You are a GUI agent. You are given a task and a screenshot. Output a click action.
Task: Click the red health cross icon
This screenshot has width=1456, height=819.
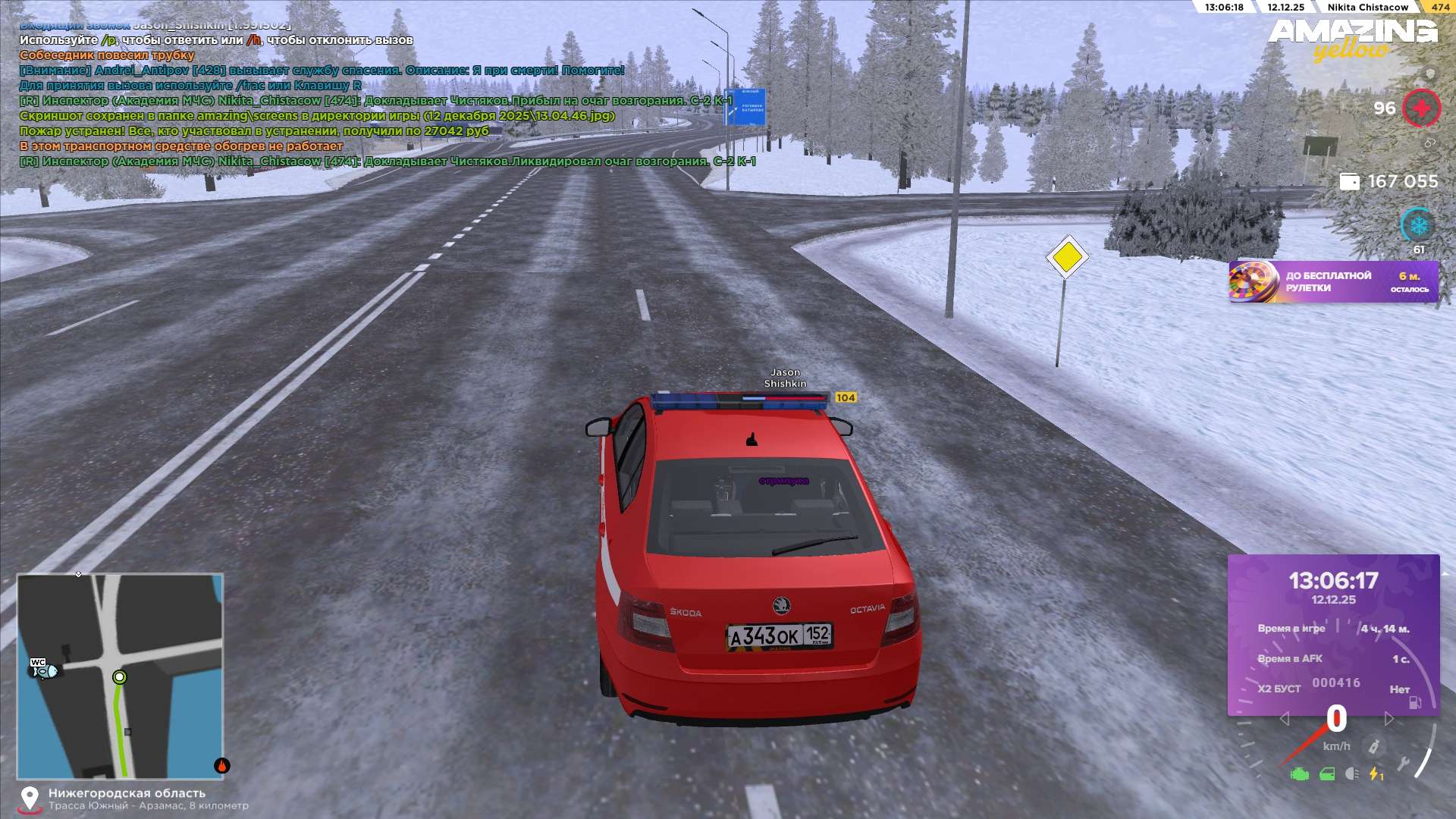(x=1421, y=108)
